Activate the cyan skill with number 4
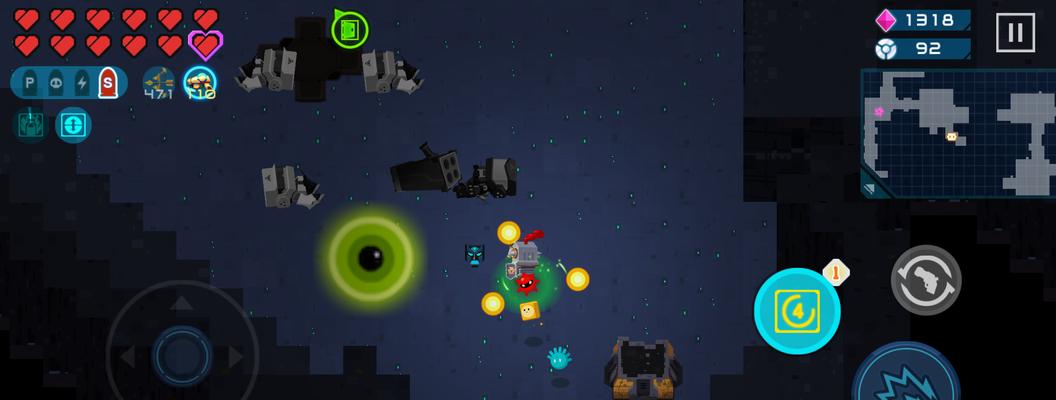Image resolution: width=1056 pixels, height=400 pixels. pyautogui.click(x=797, y=311)
